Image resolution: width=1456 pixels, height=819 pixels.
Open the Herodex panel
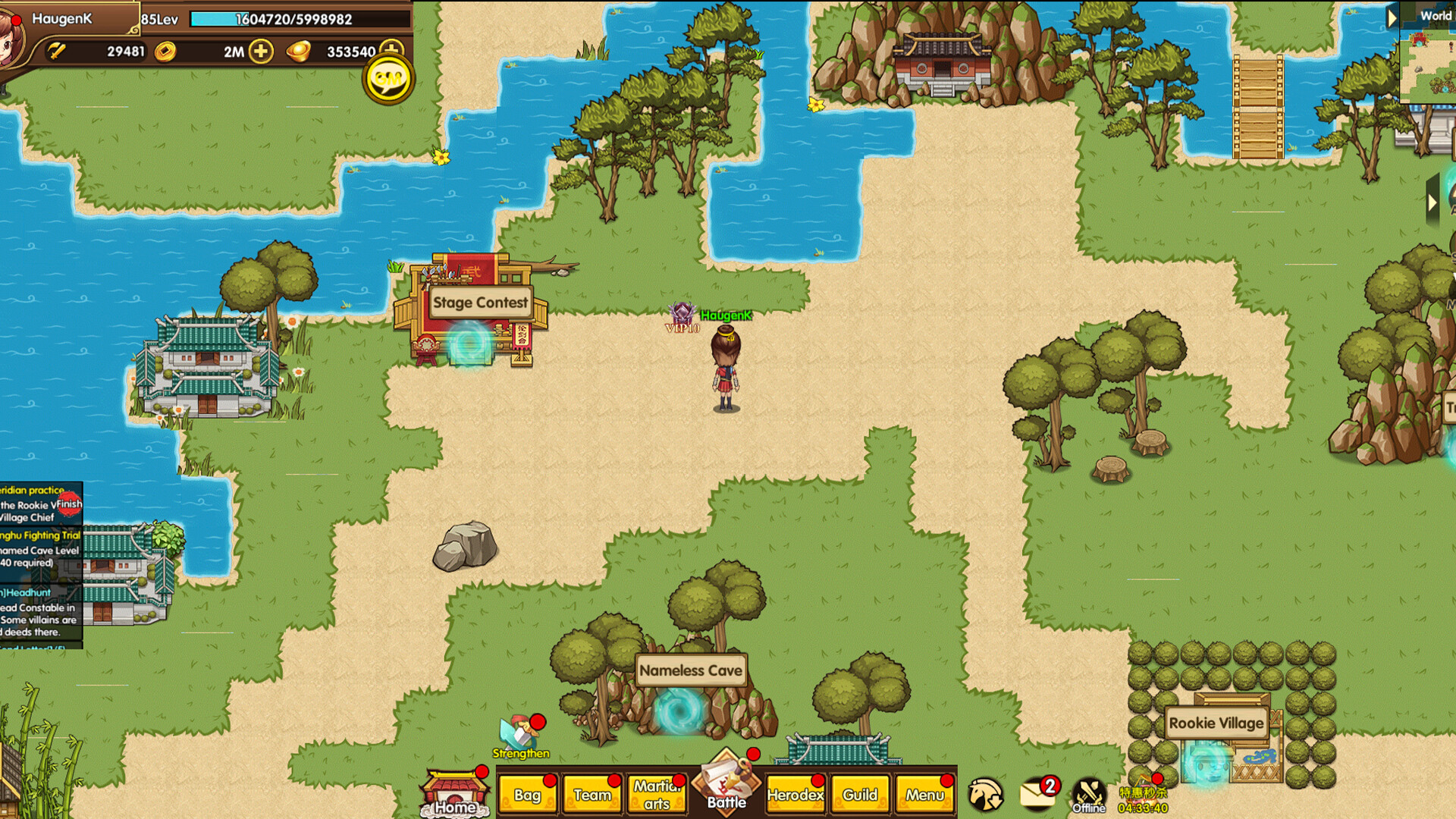coord(795,795)
